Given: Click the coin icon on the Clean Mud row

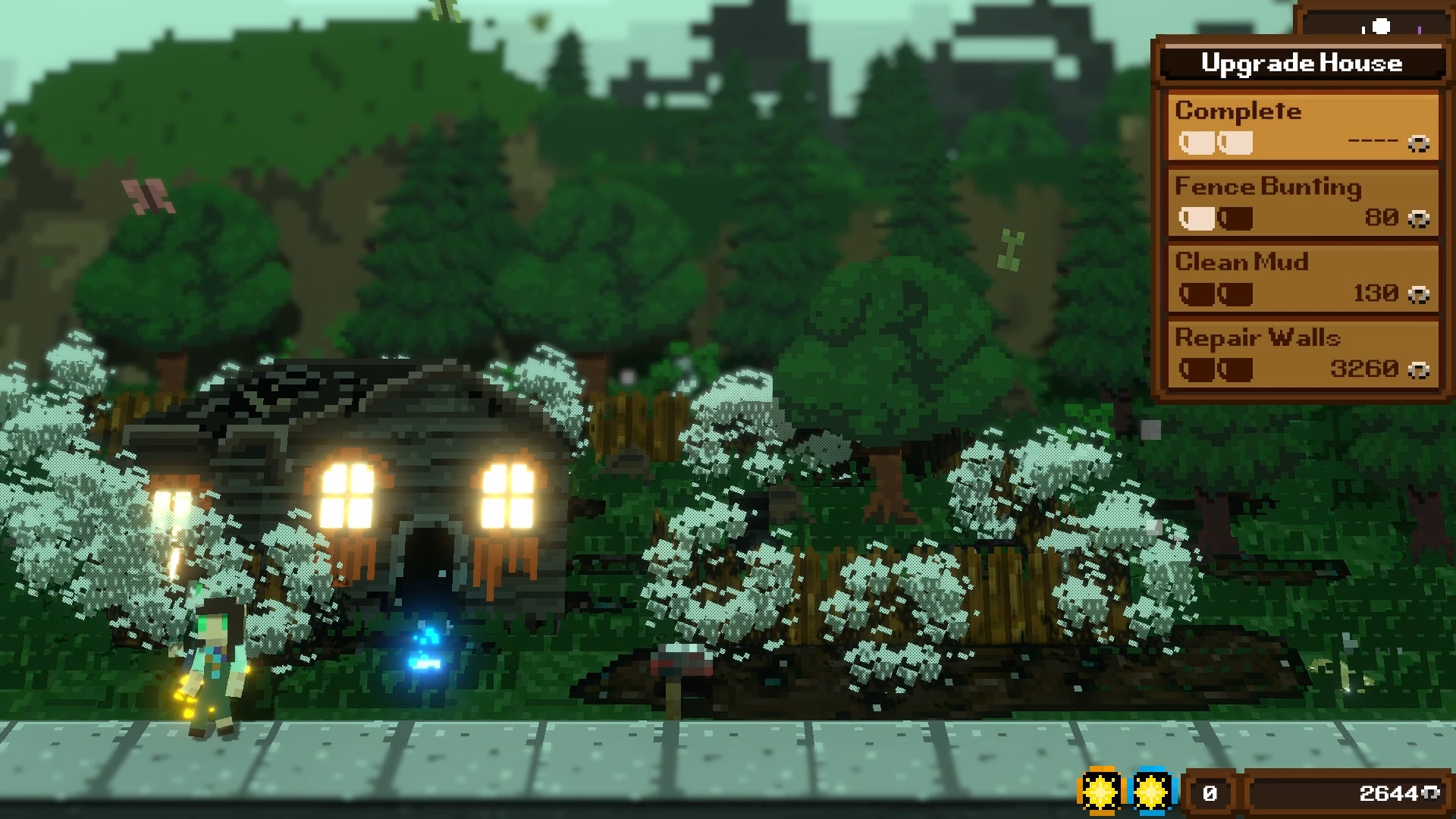Looking at the screenshot, I should click(1417, 293).
